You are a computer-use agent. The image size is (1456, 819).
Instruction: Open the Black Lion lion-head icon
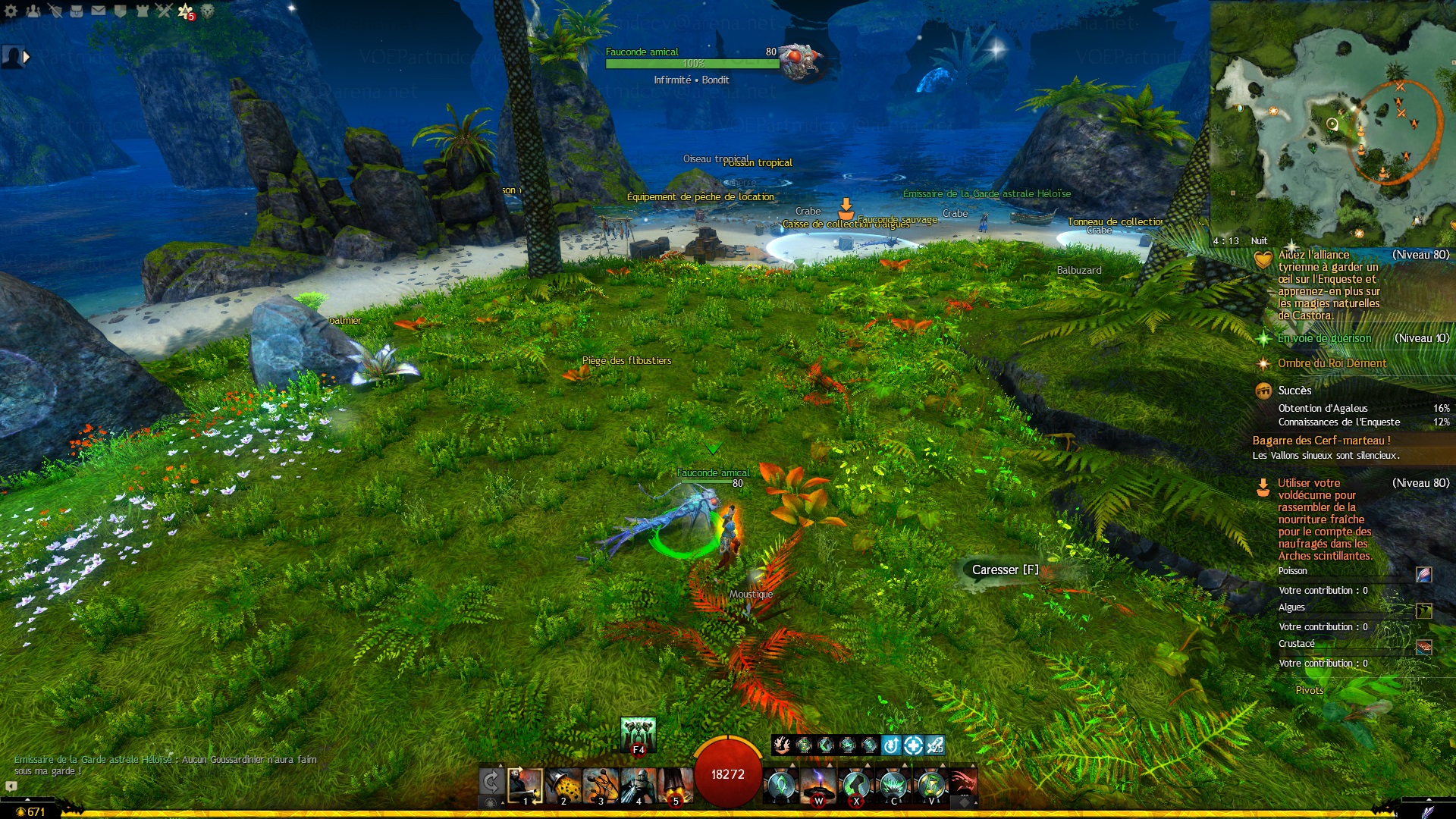(x=207, y=11)
